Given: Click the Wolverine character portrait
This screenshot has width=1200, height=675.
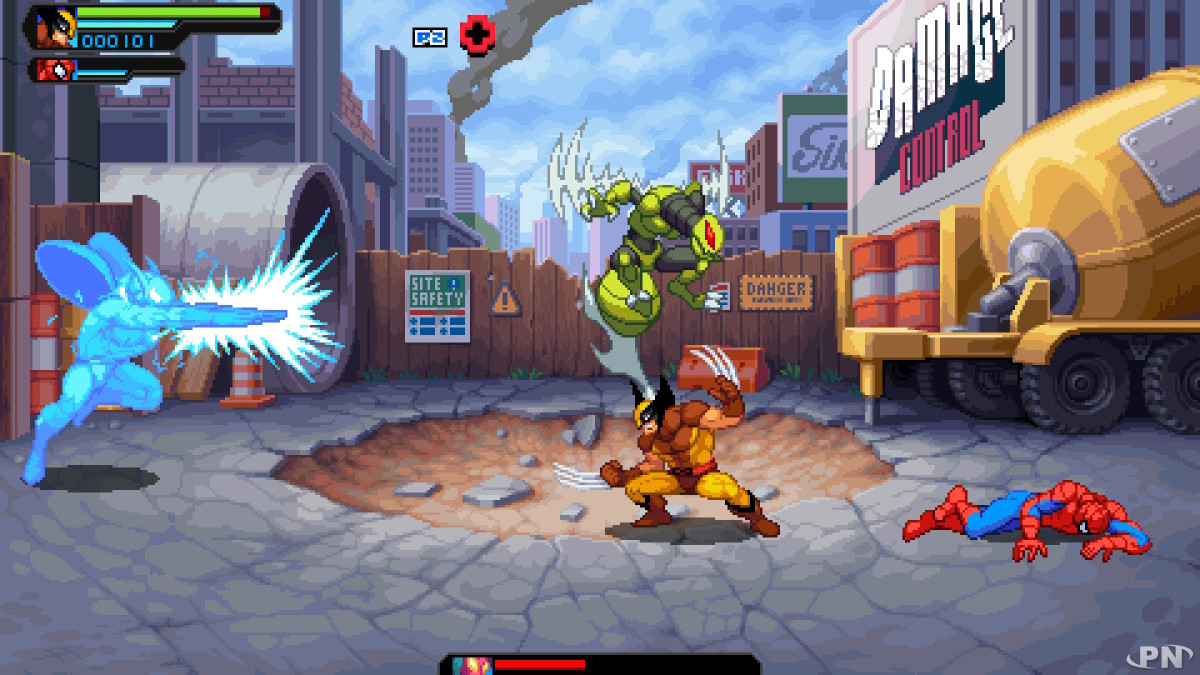Looking at the screenshot, I should (52, 26).
